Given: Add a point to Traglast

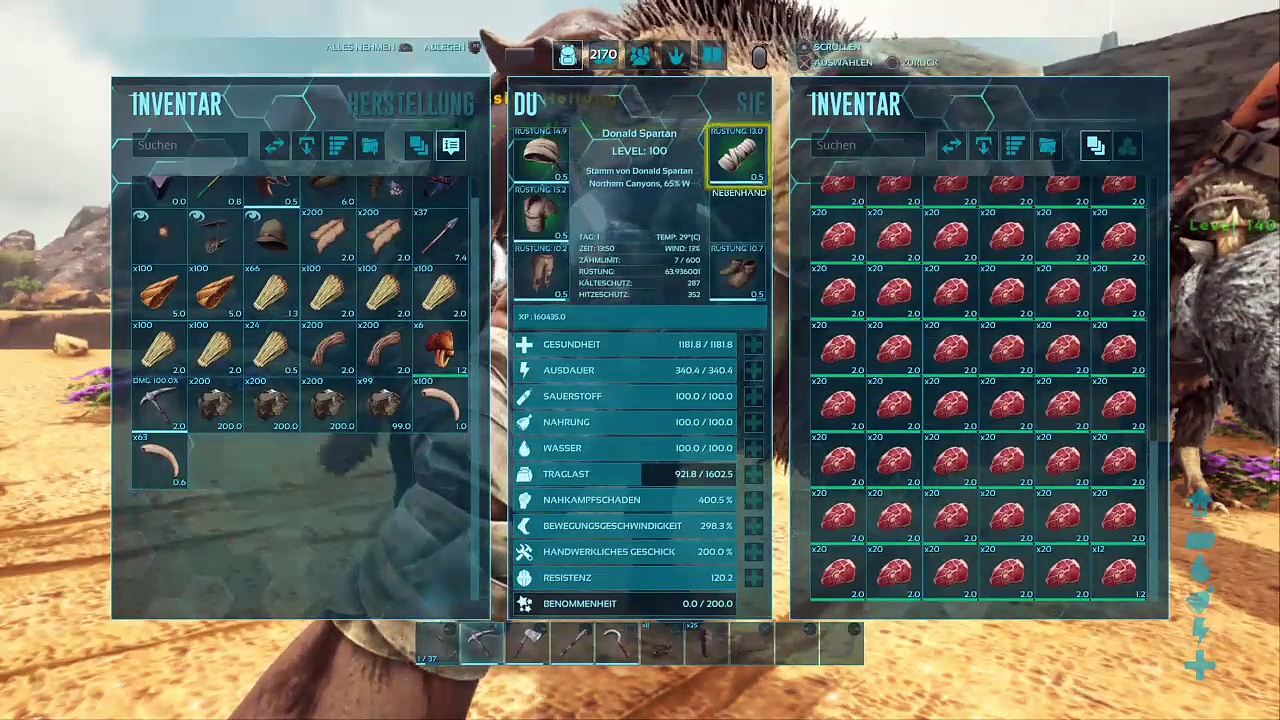Looking at the screenshot, I should tap(753, 474).
